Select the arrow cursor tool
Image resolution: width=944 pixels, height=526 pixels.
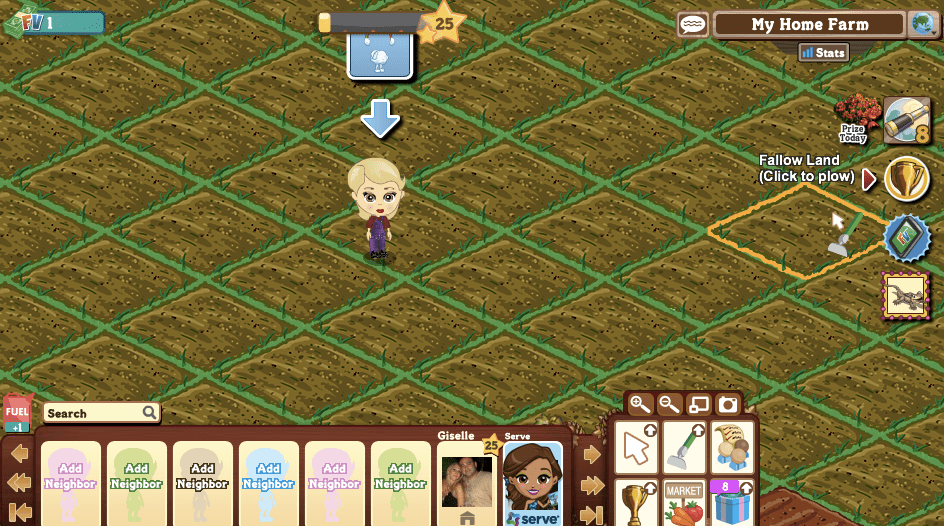(x=636, y=447)
